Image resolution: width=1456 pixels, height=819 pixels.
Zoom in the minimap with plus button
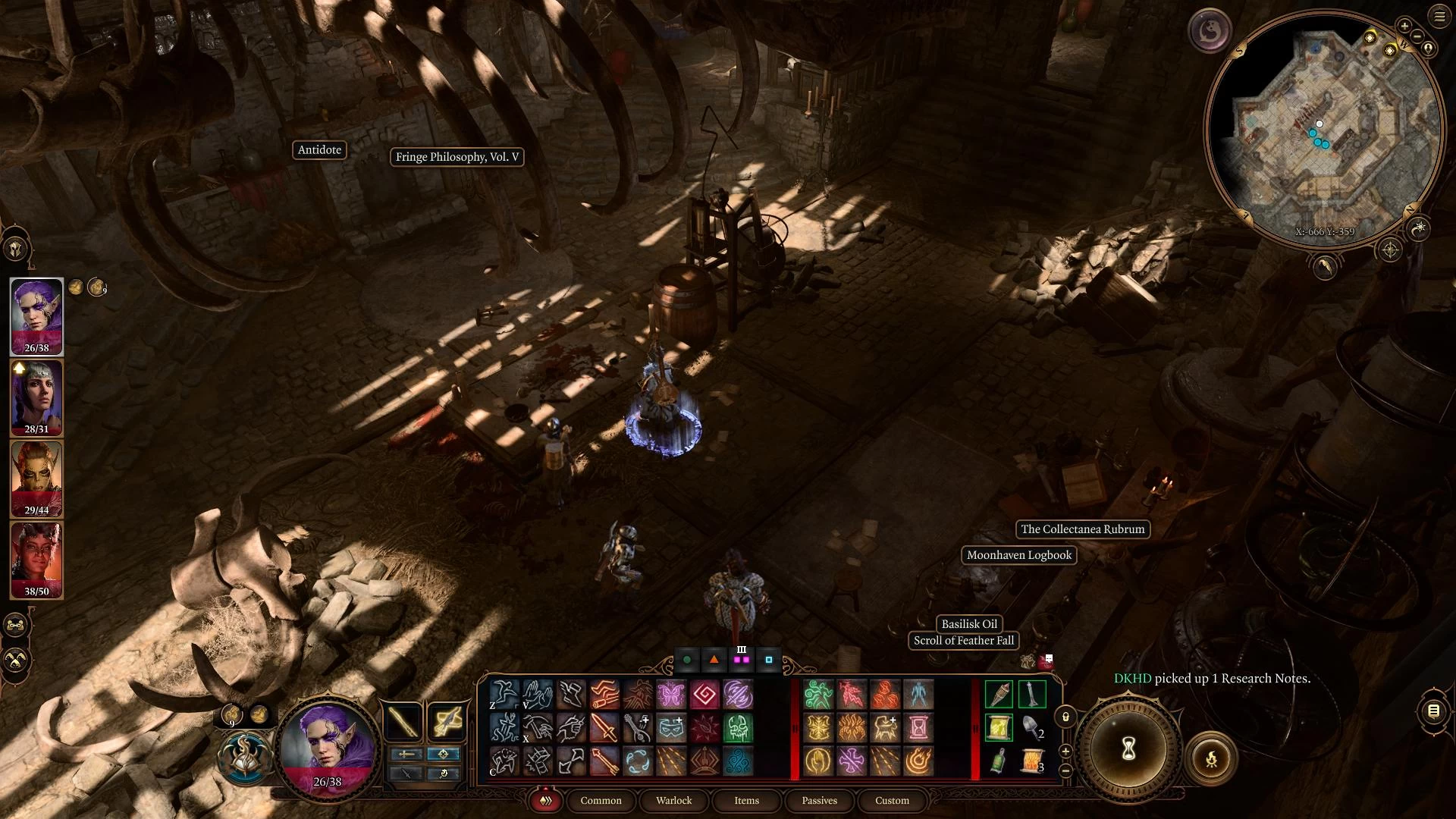pos(1404,27)
